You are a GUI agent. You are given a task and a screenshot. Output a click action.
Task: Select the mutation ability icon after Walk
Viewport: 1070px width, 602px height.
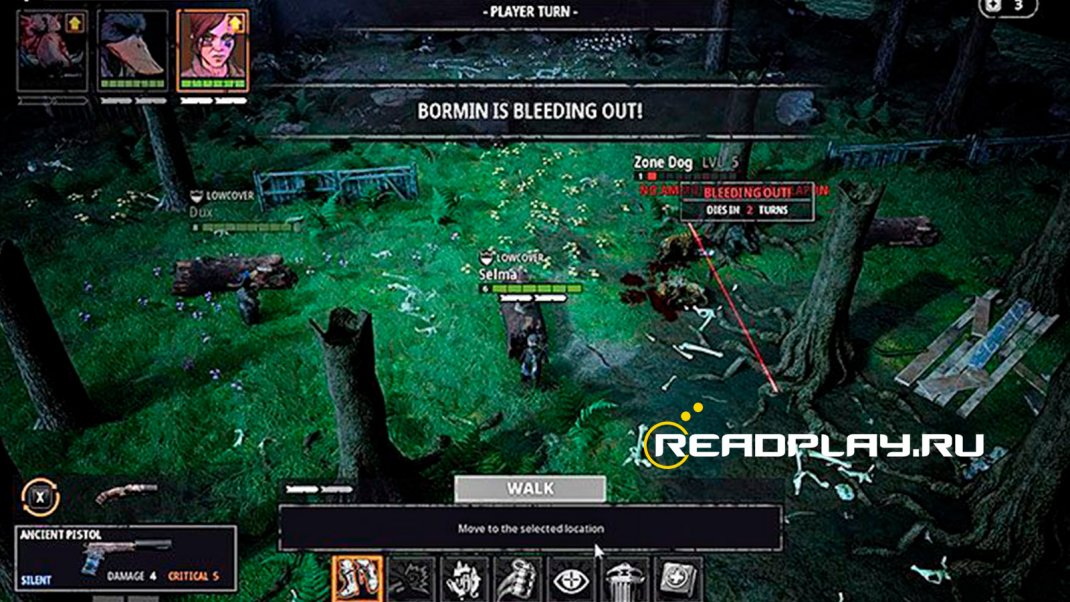(410, 580)
